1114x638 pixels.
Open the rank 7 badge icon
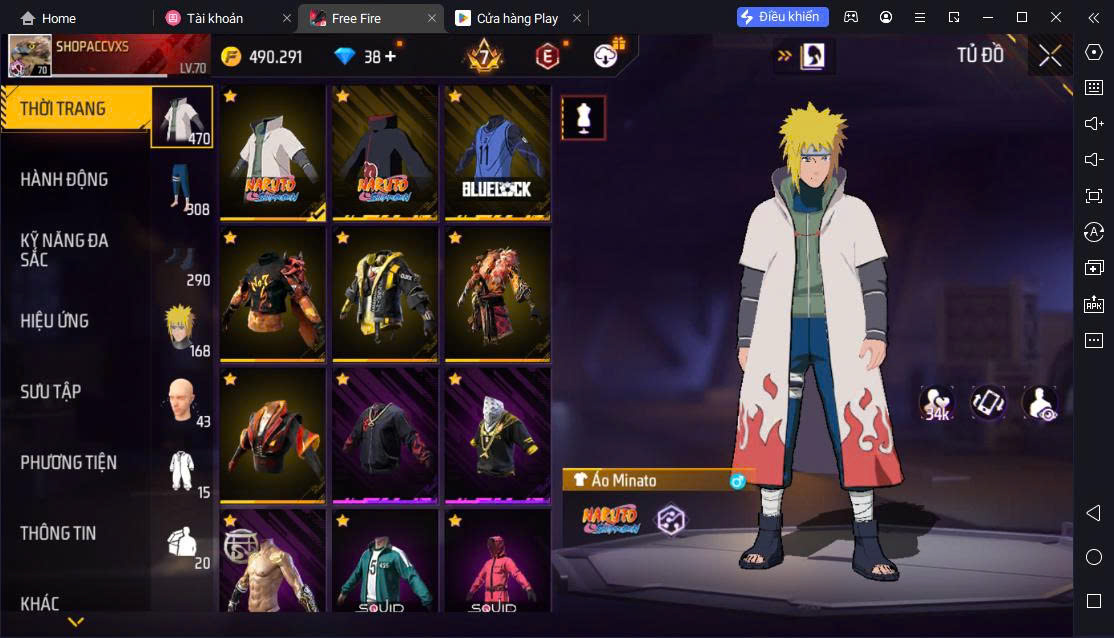(484, 57)
